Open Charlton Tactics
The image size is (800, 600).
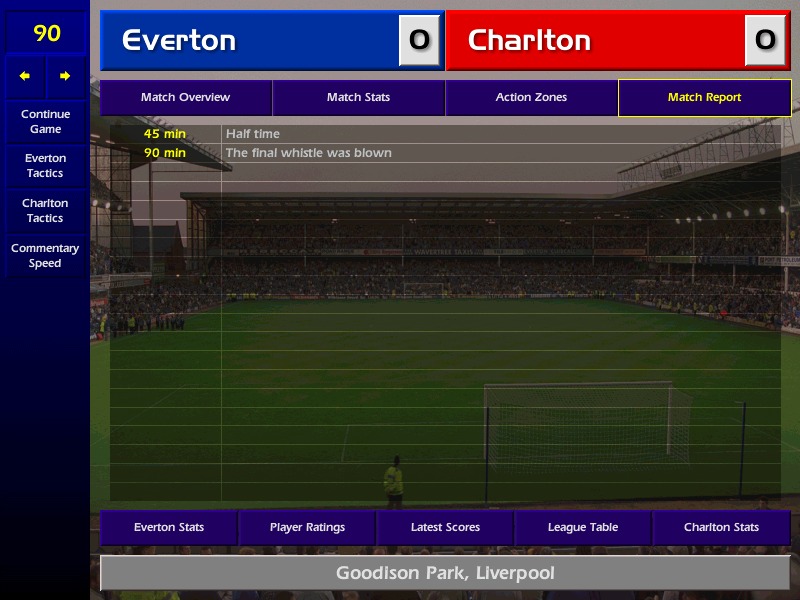click(x=45, y=211)
